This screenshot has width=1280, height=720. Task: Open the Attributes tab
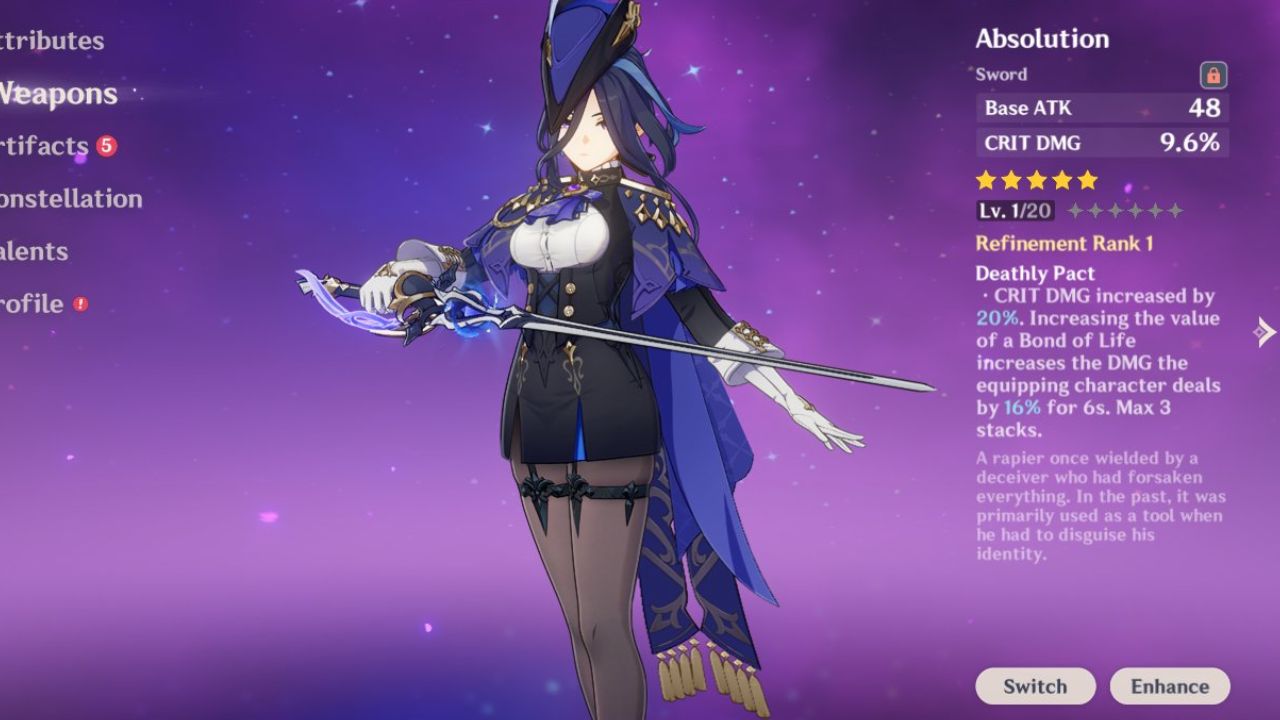click(52, 41)
